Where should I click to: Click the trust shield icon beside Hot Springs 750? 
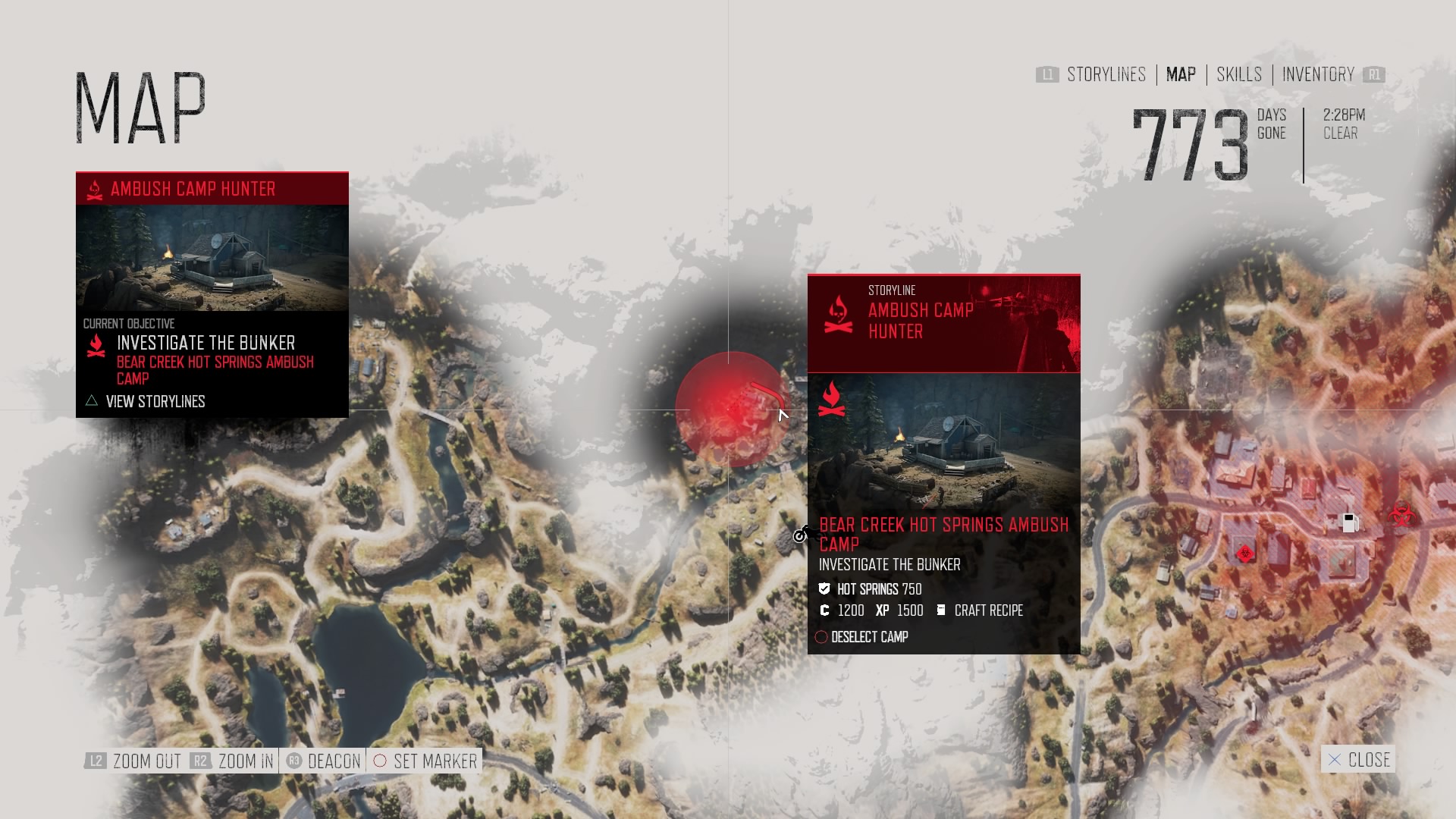[x=824, y=588]
